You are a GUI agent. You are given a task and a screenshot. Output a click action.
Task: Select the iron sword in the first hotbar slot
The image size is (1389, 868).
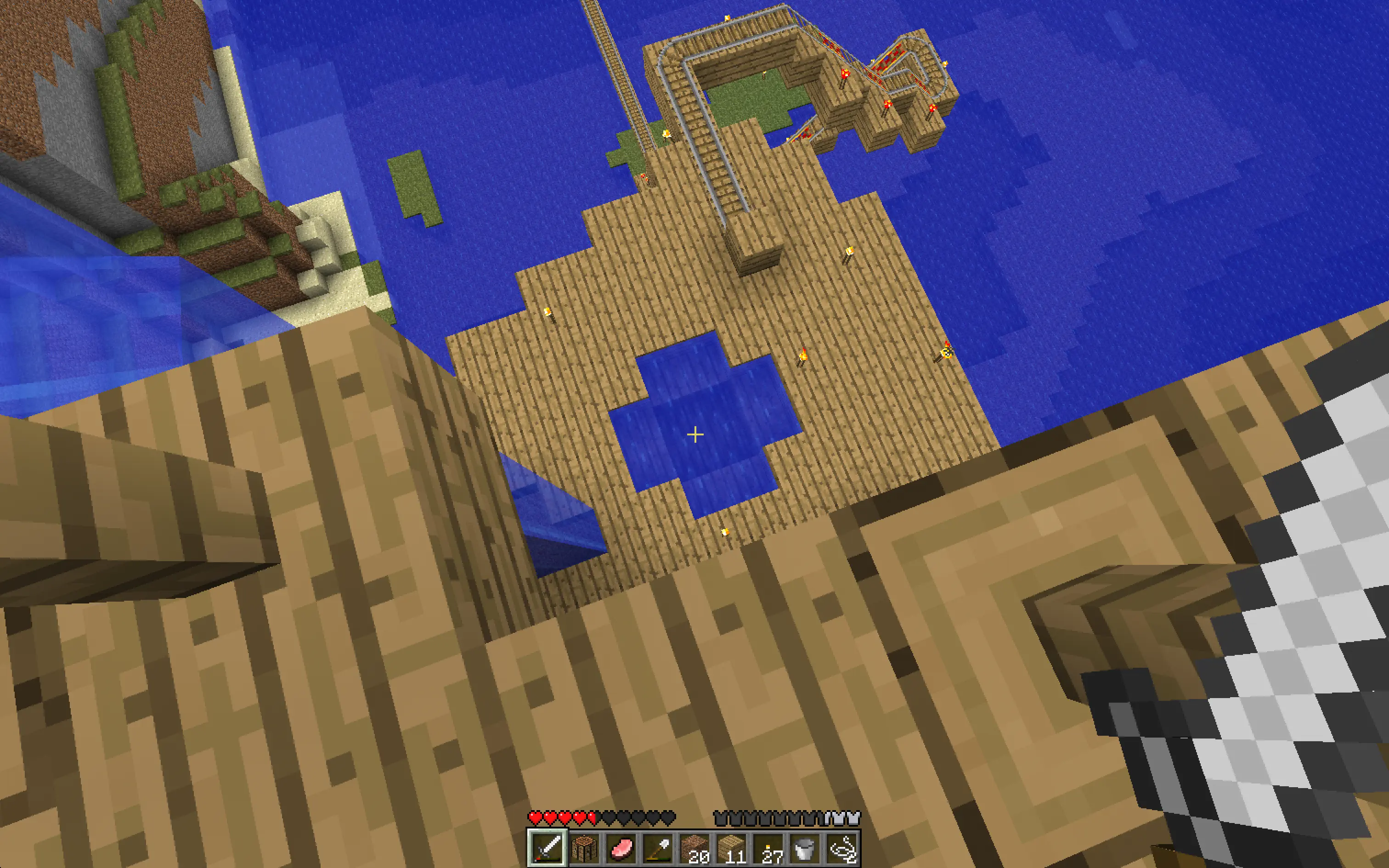pyautogui.click(x=548, y=849)
